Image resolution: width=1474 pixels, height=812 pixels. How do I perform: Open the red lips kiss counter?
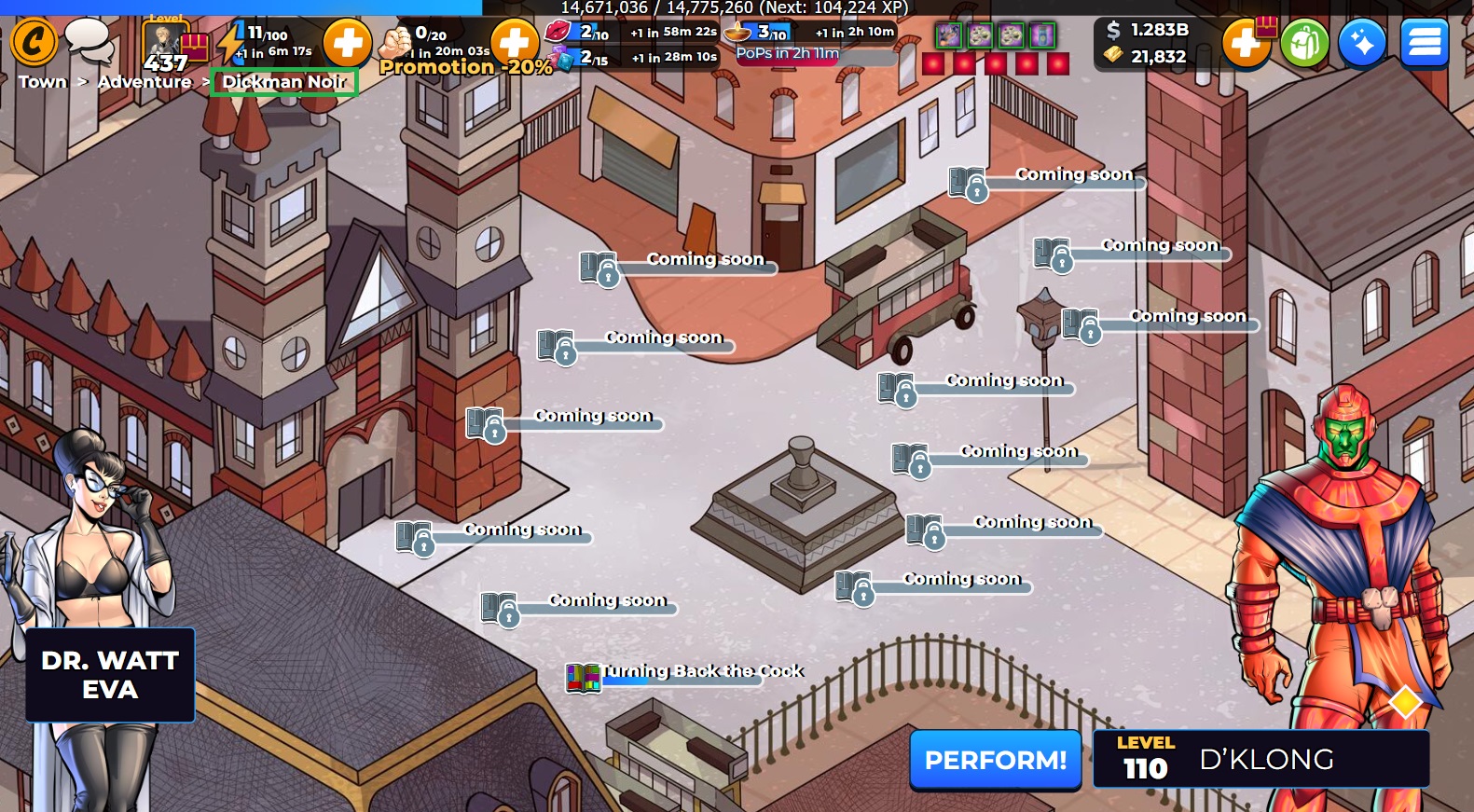click(x=558, y=32)
